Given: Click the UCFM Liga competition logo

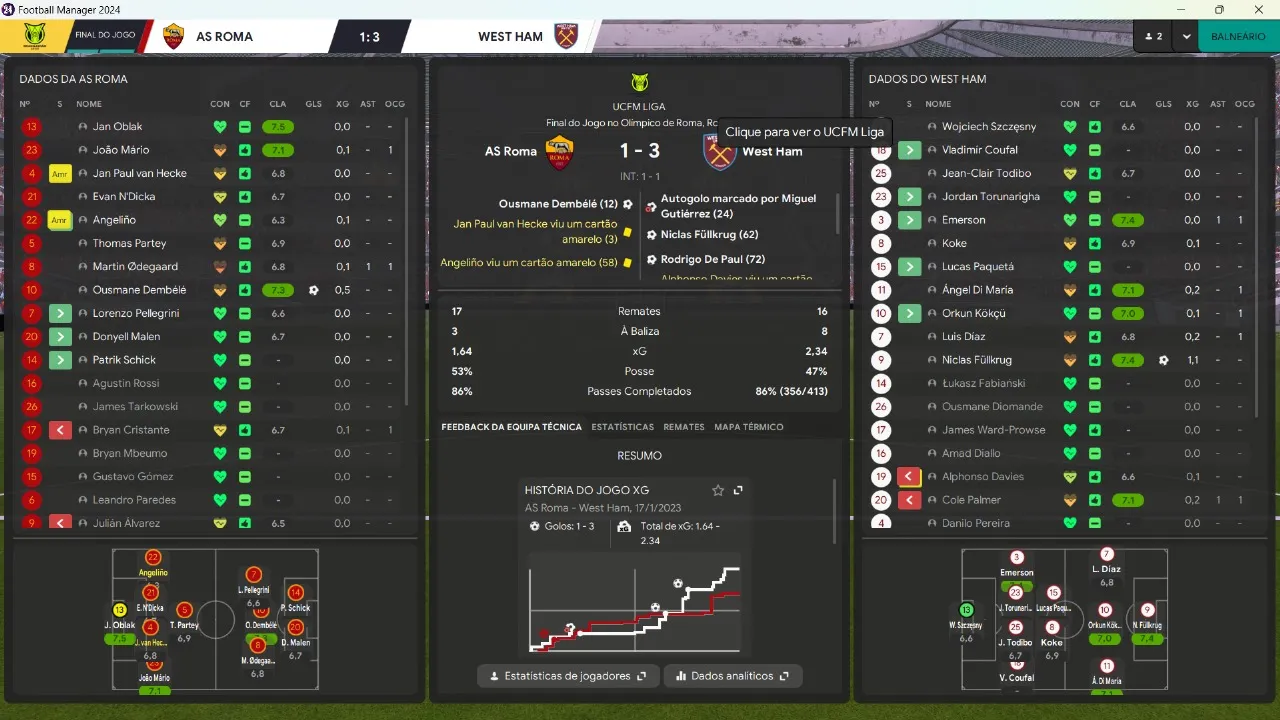Looking at the screenshot, I should pos(639,83).
